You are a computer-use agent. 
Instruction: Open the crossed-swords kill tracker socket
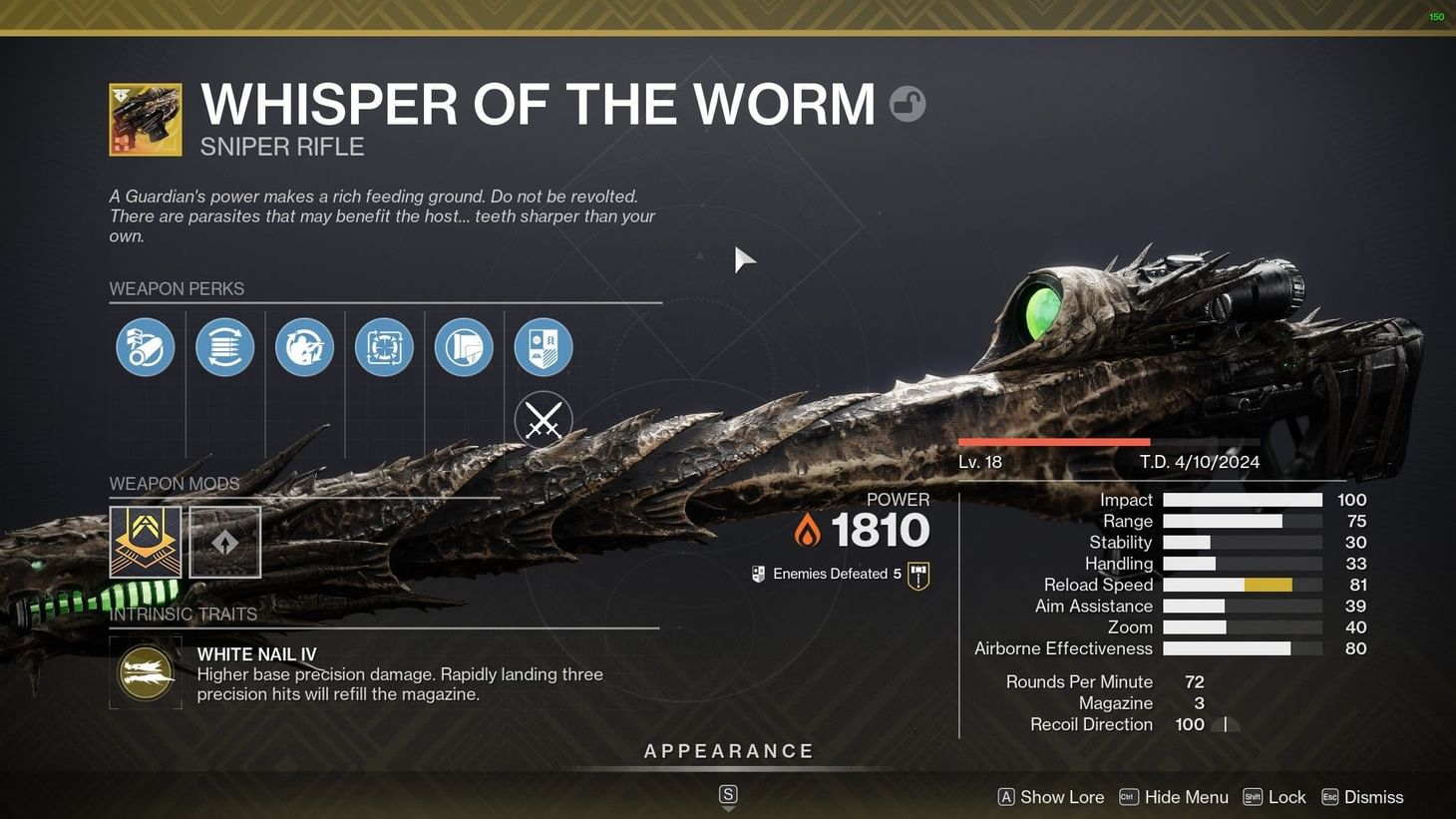click(543, 420)
